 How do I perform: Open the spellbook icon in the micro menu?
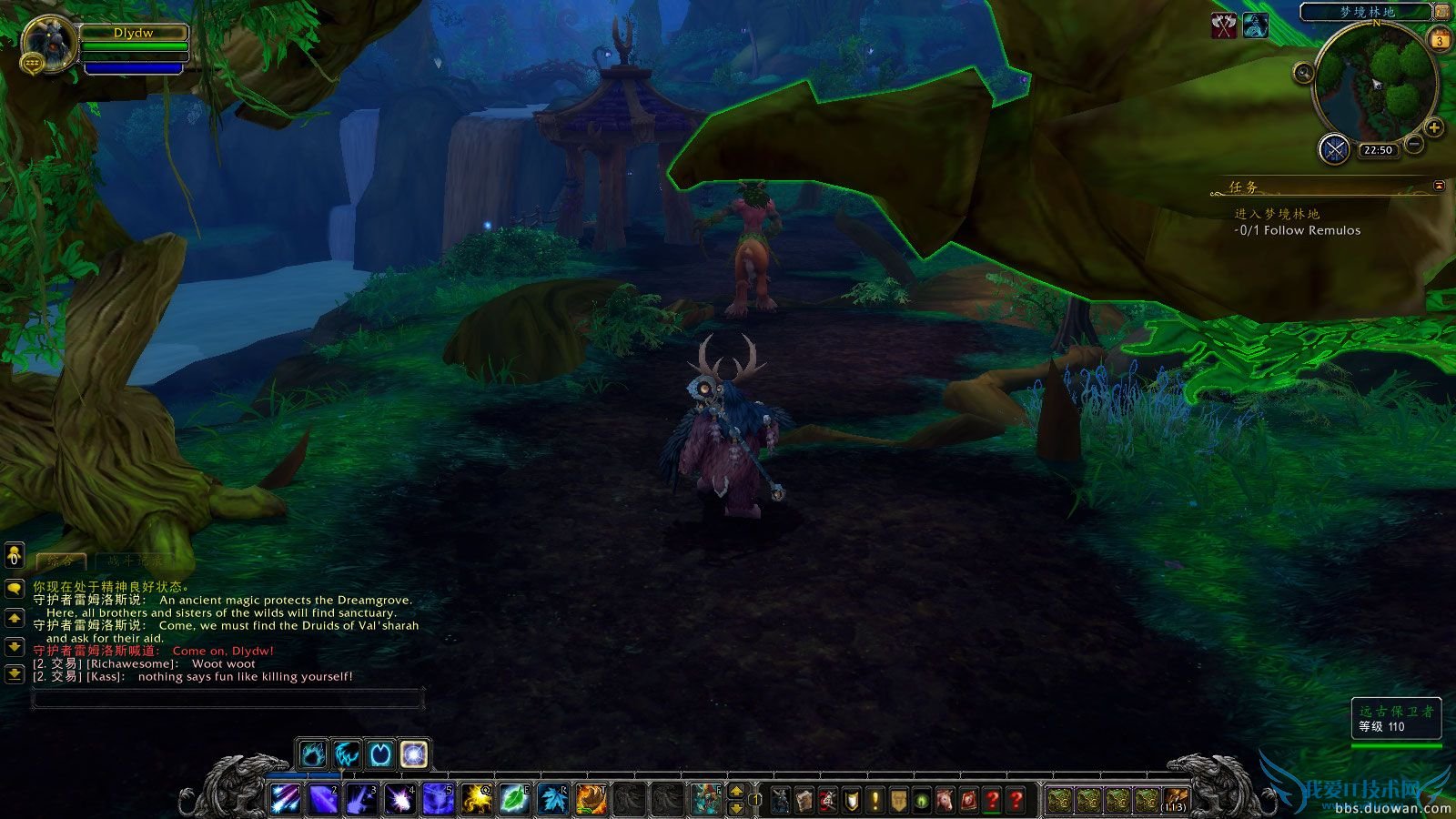tap(804, 801)
